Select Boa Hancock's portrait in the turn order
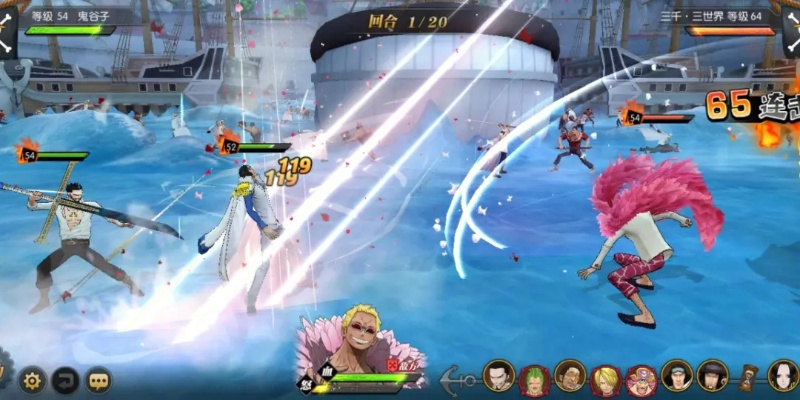Image resolution: width=800 pixels, height=400 pixels. tap(783, 376)
